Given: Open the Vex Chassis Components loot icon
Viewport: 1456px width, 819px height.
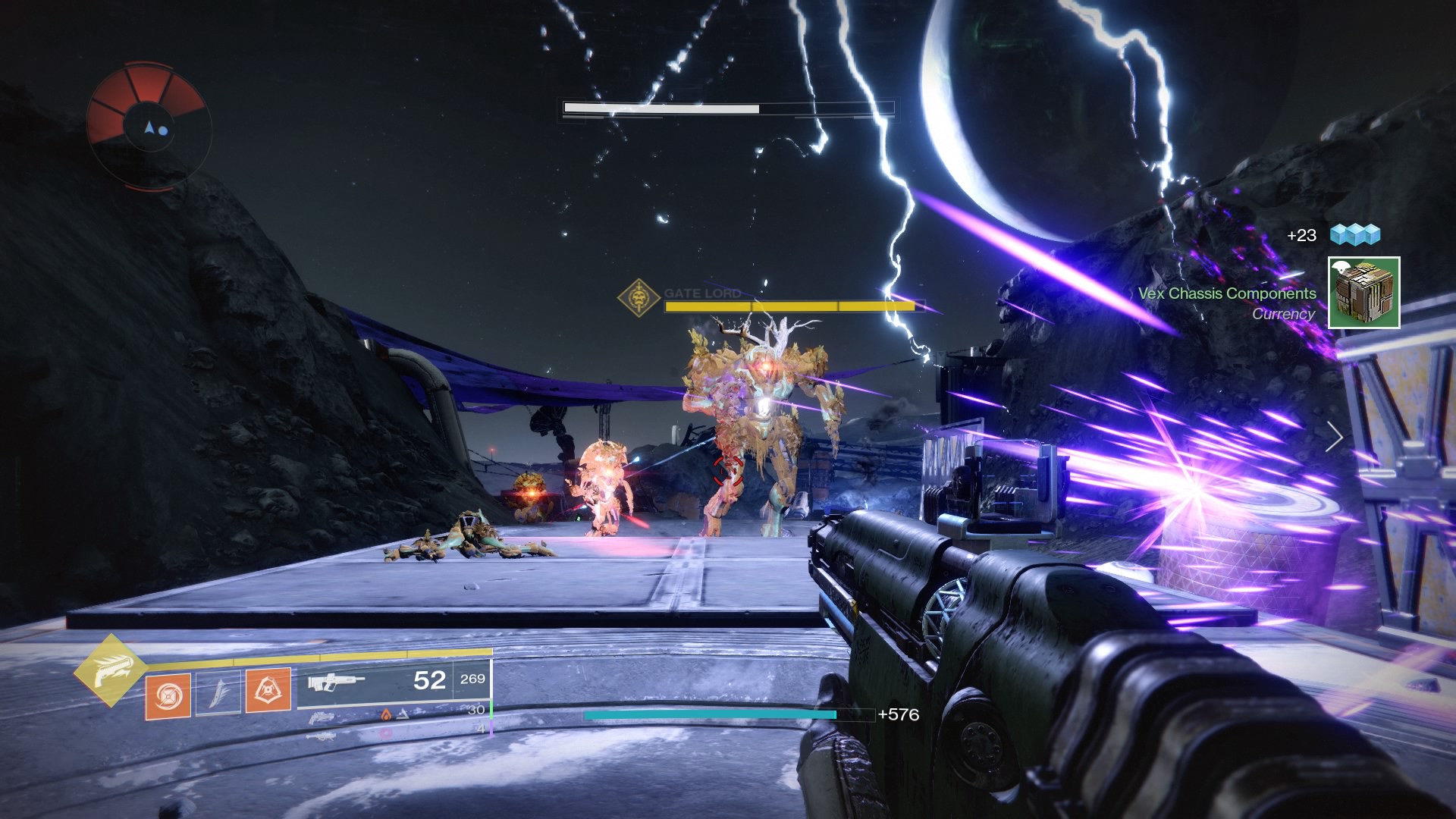Looking at the screenshot, I should pos(1363,293).
